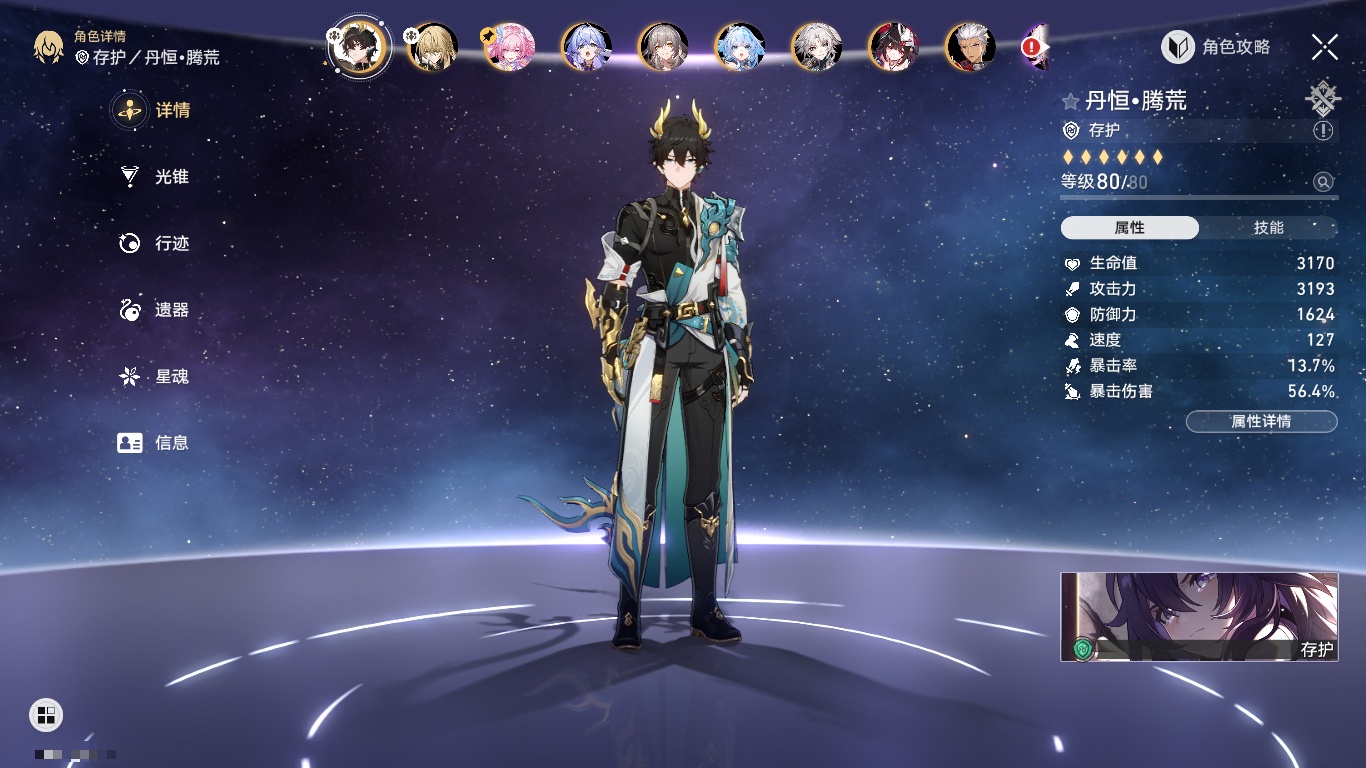Open the 遗器 relics menu

155,310
